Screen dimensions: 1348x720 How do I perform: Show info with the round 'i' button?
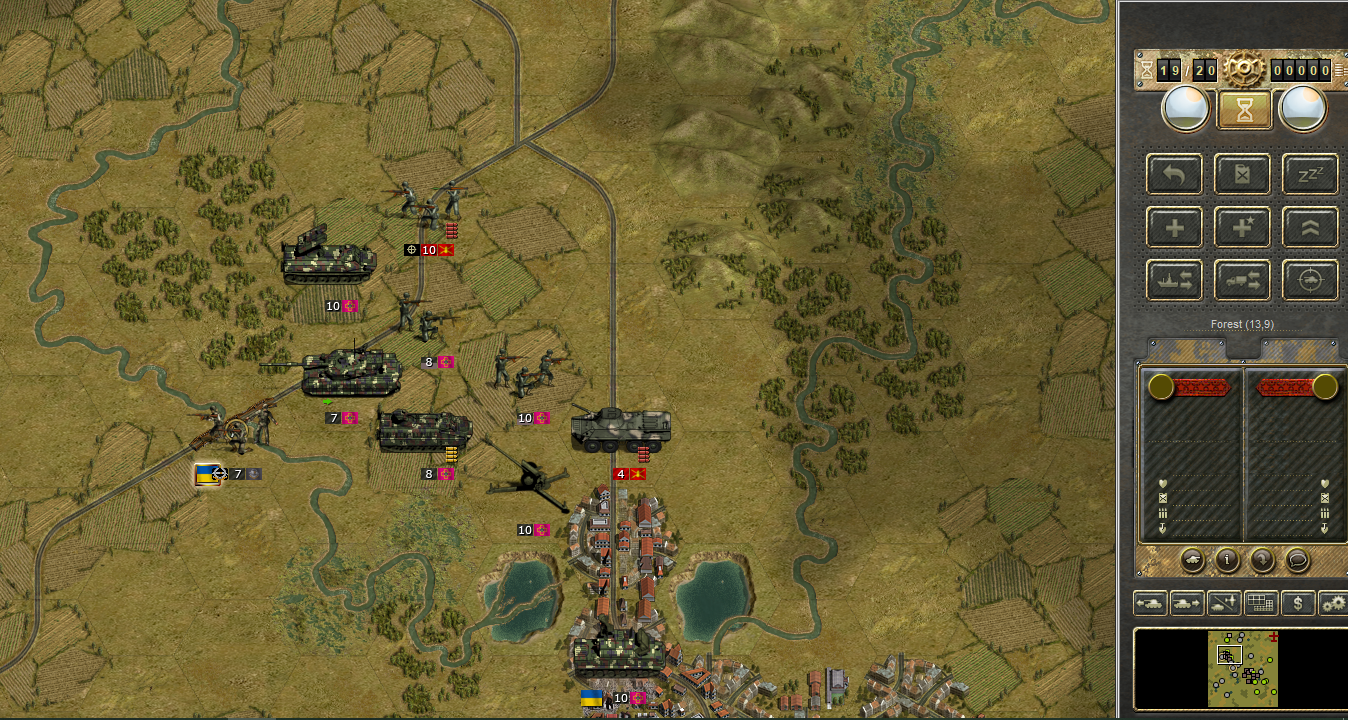[x=1228, y=560]
